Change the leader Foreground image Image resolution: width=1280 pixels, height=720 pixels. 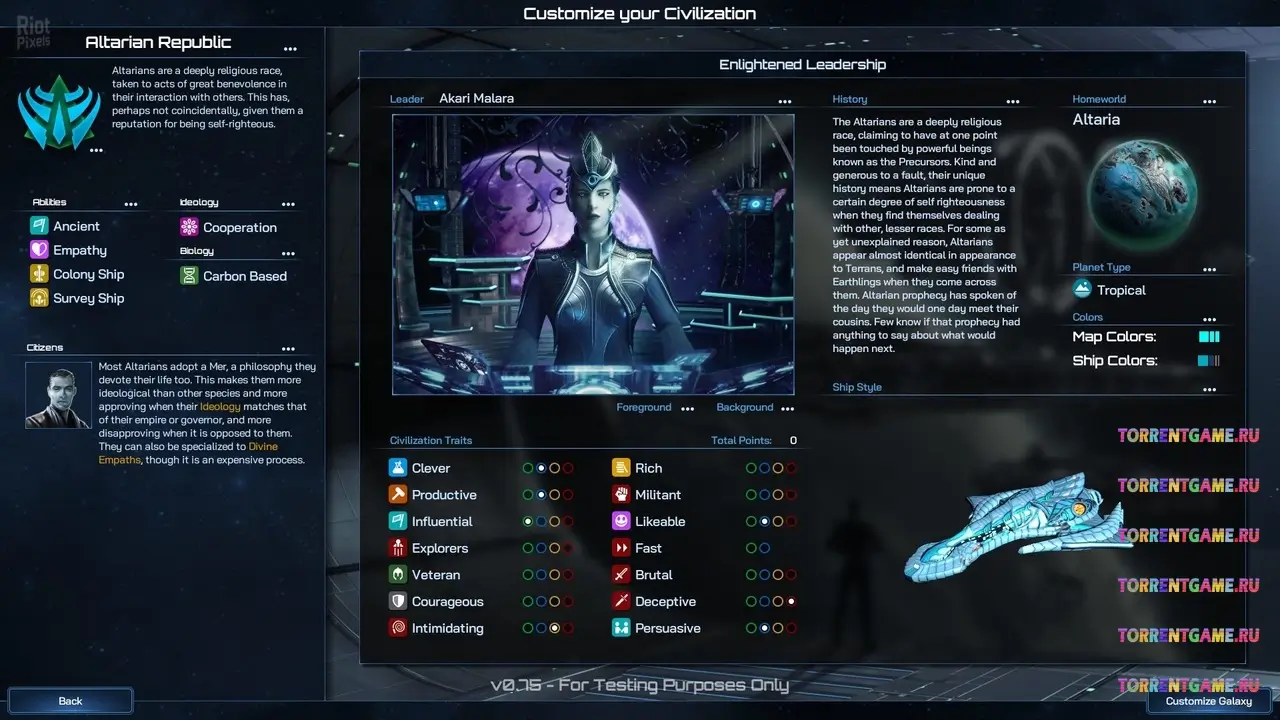tap(687, 408)
